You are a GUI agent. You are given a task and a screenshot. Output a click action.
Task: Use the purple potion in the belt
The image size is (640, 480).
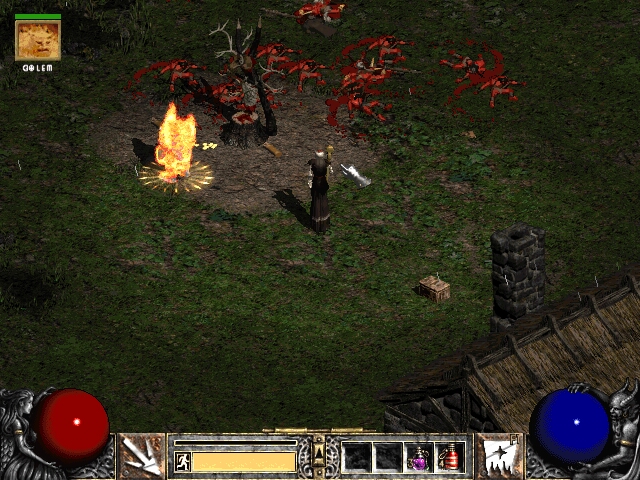coord(419,457)
